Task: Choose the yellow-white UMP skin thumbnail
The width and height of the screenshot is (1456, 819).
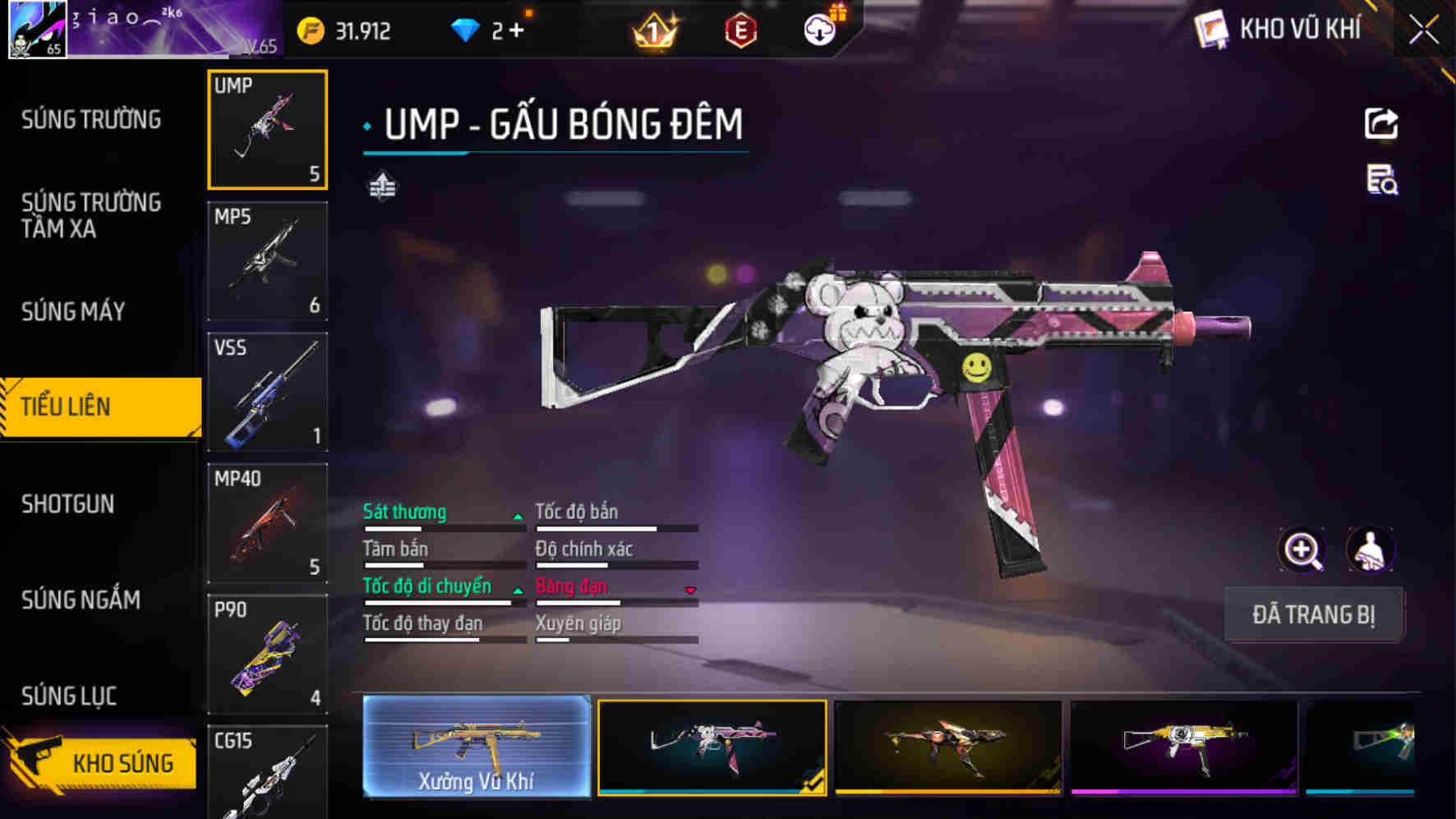Action: pyautogui.click(x=1184, y=746)
